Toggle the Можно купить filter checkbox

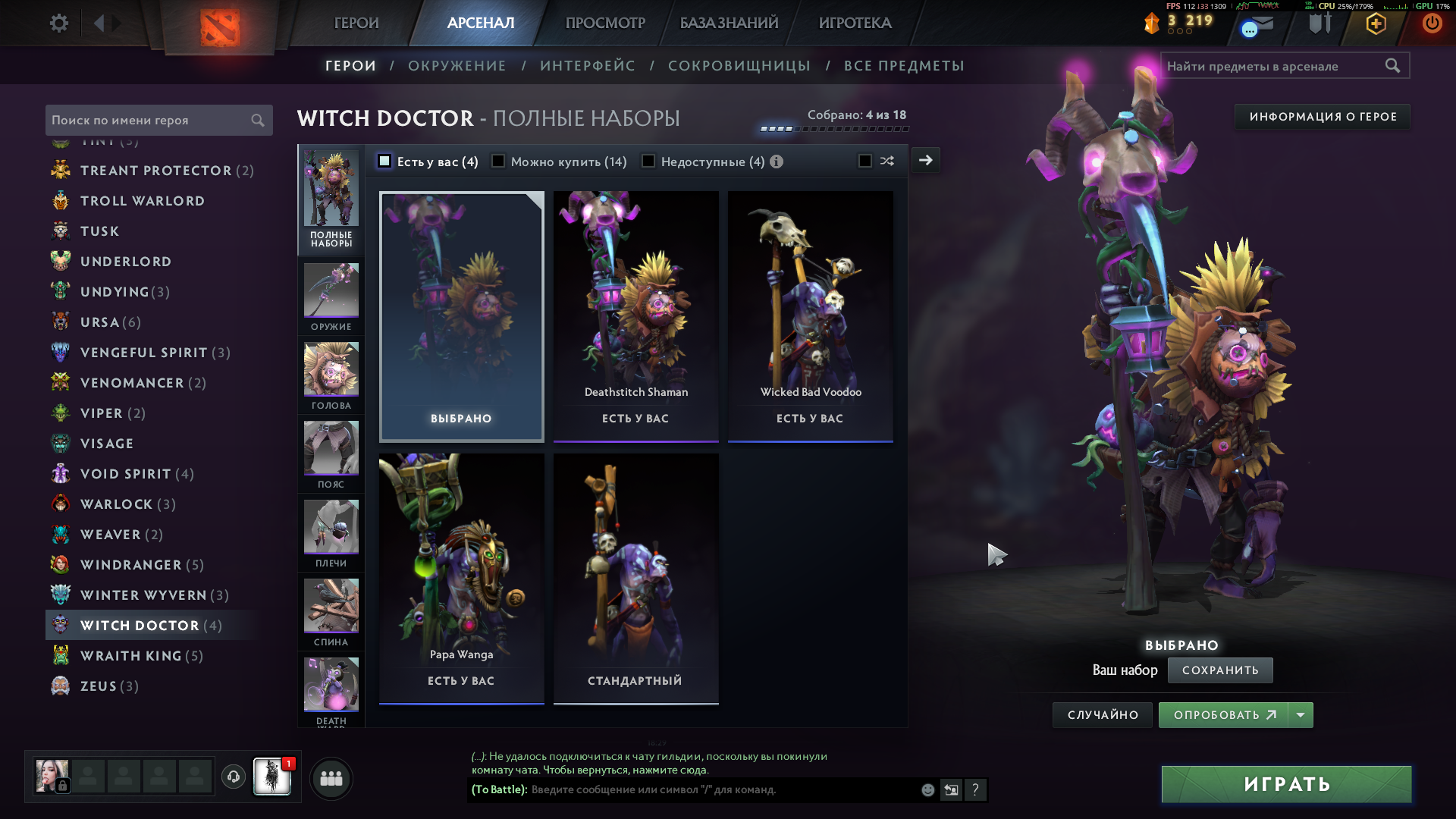[499, 162]
